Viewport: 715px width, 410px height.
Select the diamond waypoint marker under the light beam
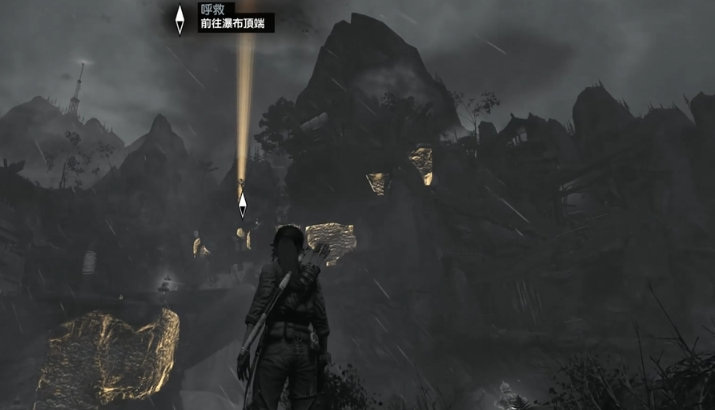[242, 204]
